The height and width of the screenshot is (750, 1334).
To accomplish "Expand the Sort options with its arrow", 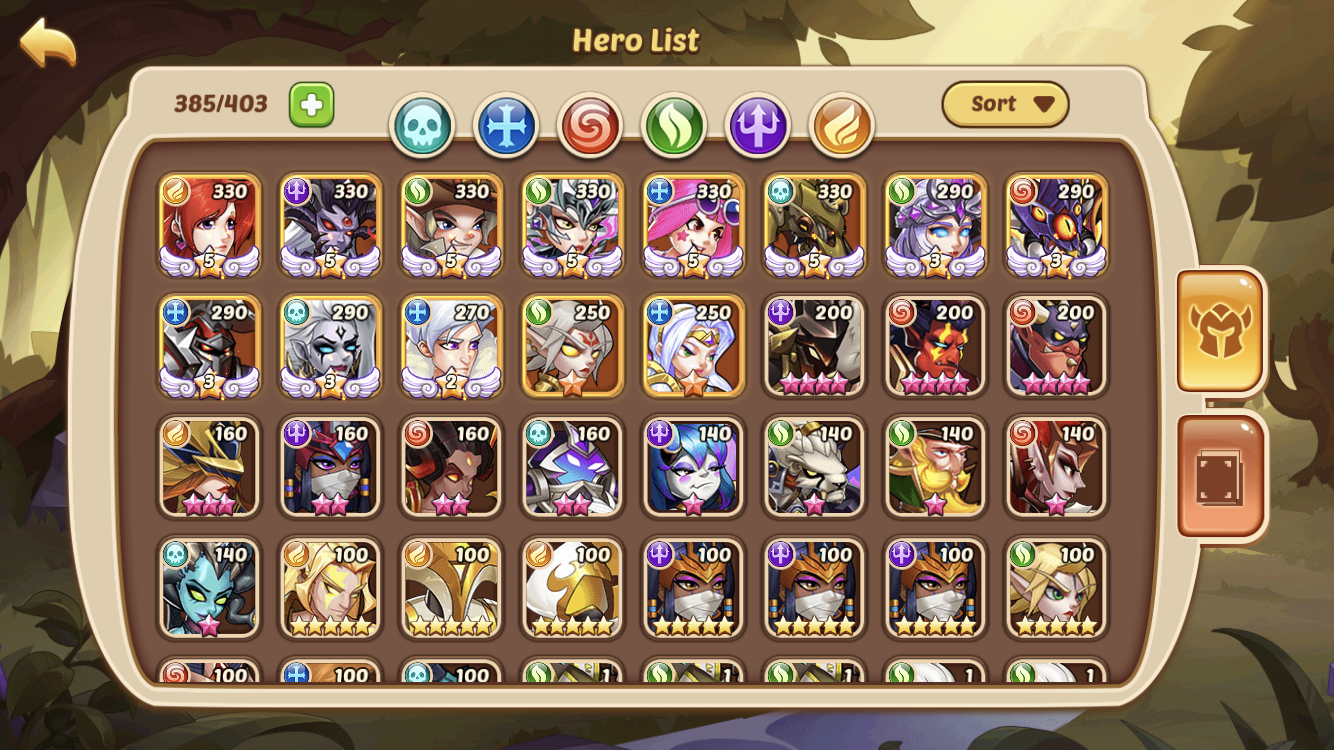I will [x=1044, y=103].
